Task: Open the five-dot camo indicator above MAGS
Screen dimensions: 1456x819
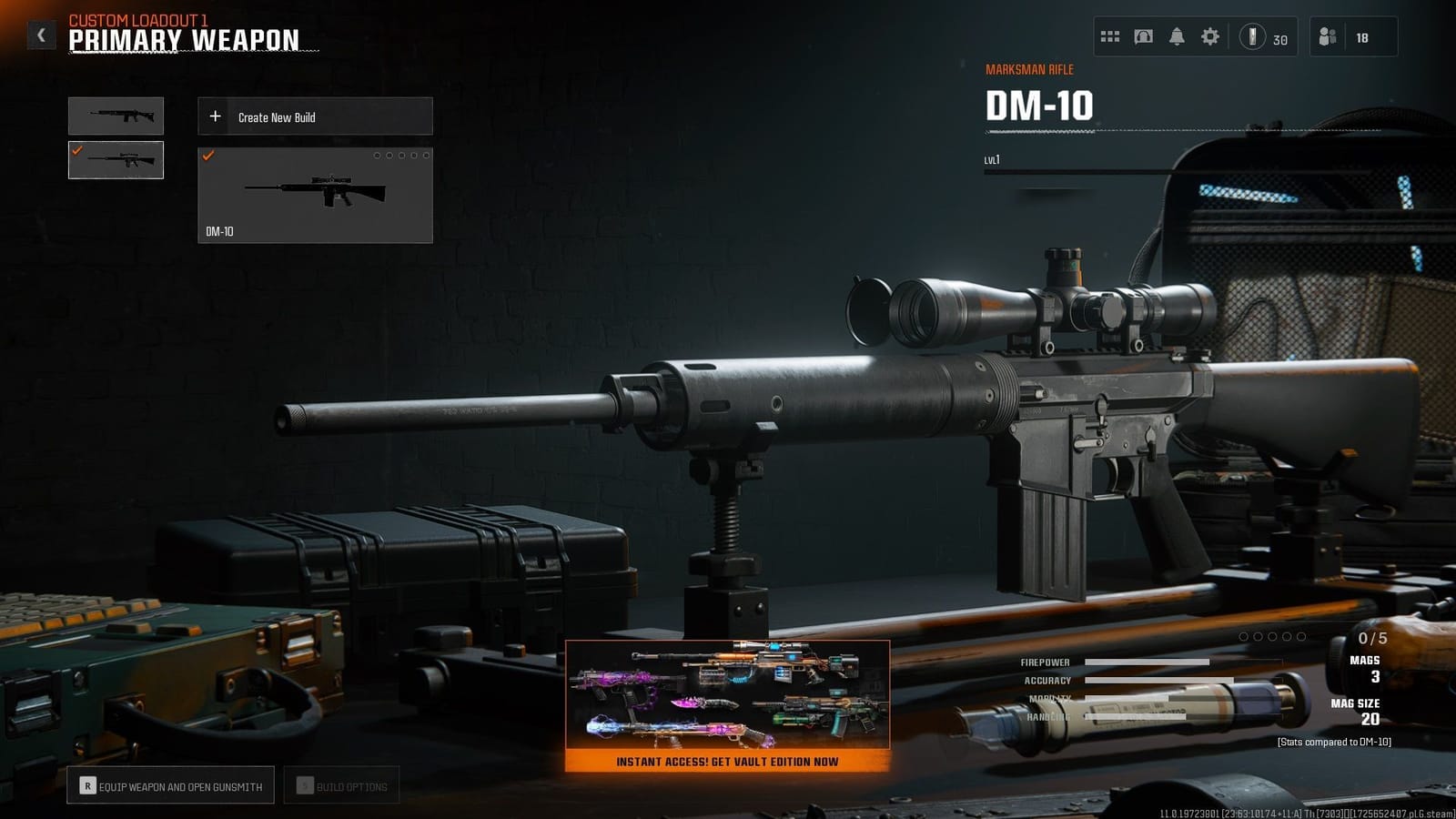Action: [1271, 638]
